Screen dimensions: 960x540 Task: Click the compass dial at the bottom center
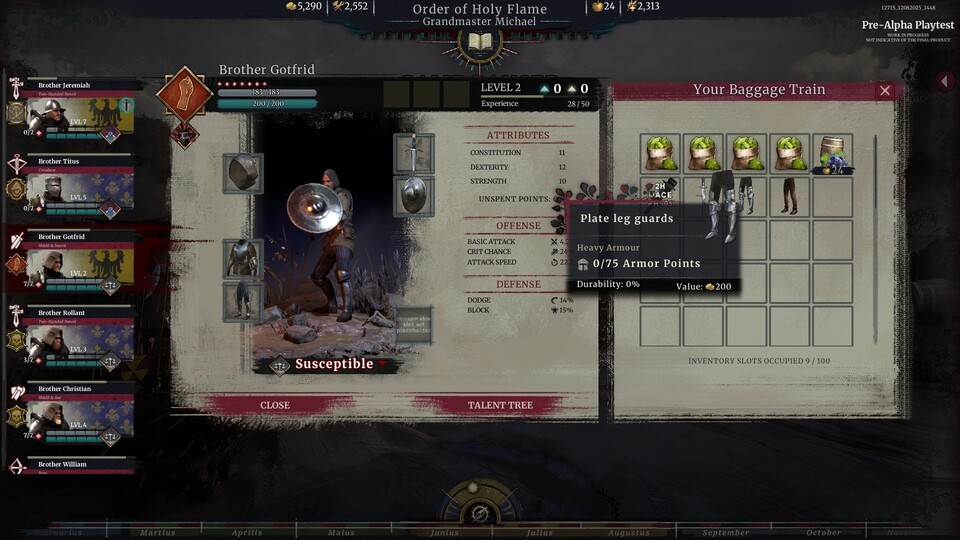[479, 512]
